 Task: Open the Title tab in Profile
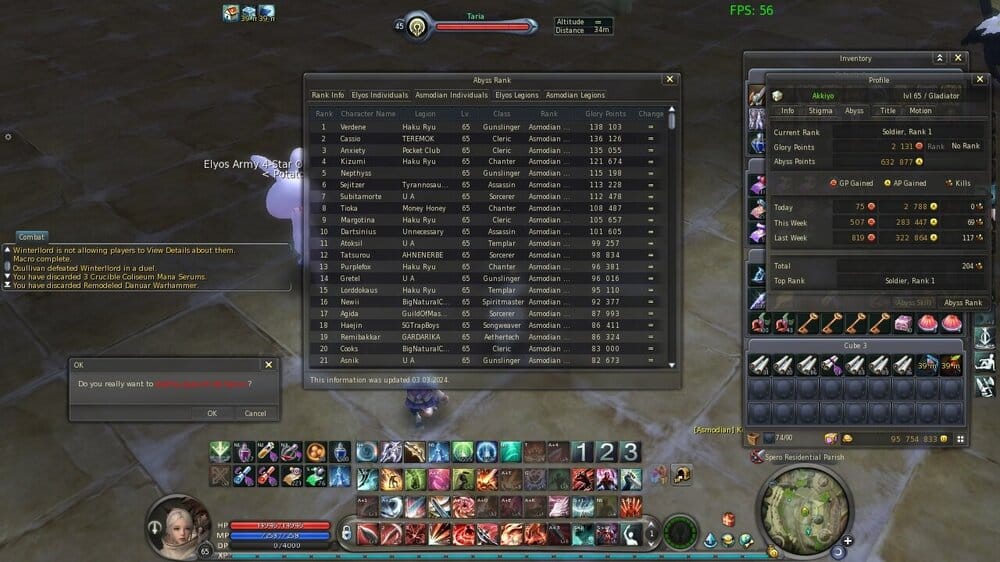coord(887,111)
